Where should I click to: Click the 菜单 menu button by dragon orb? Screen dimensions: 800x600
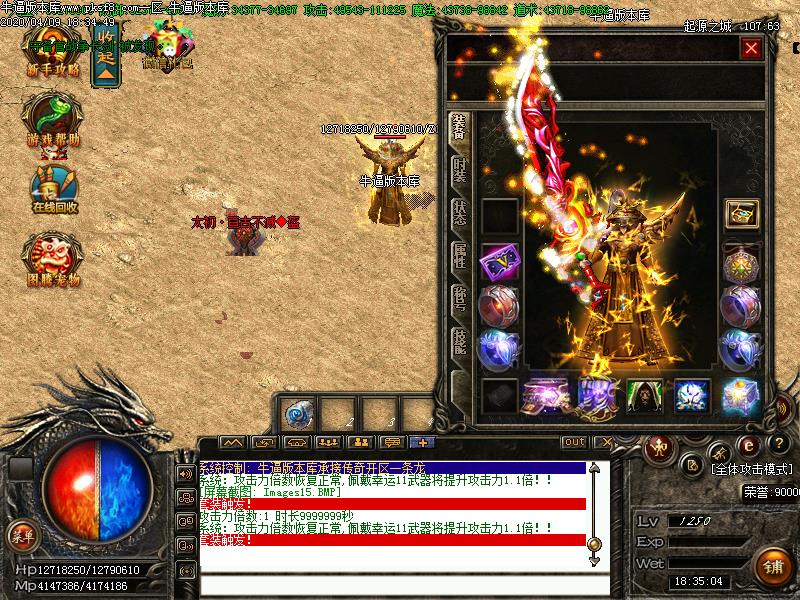click(22, 536)
